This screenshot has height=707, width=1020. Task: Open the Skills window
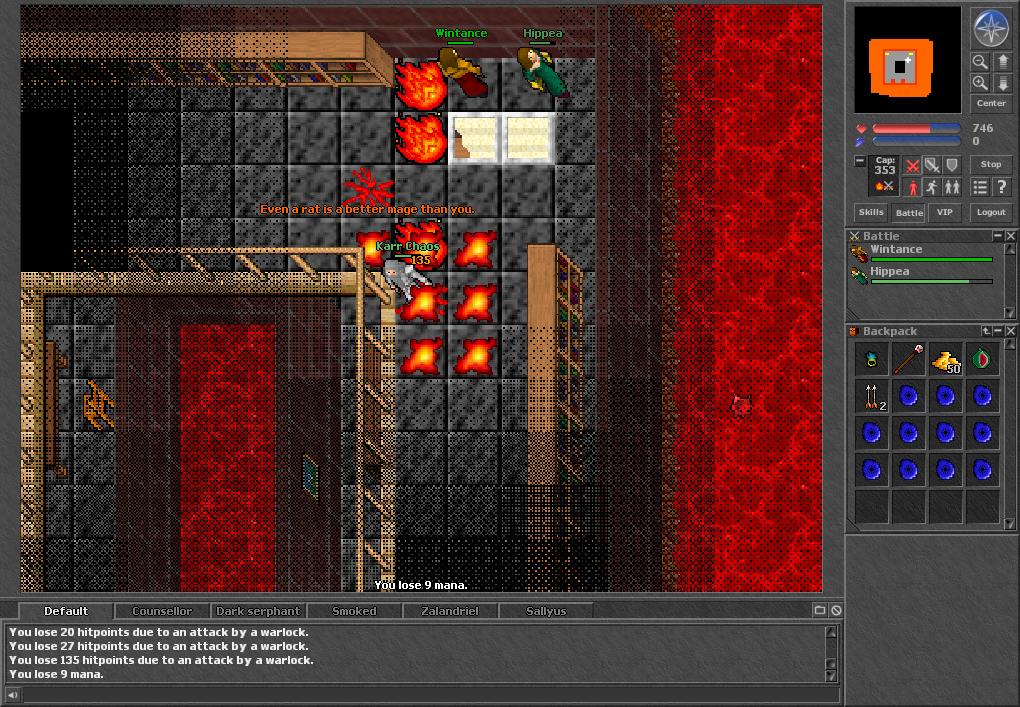coord(871,212)
